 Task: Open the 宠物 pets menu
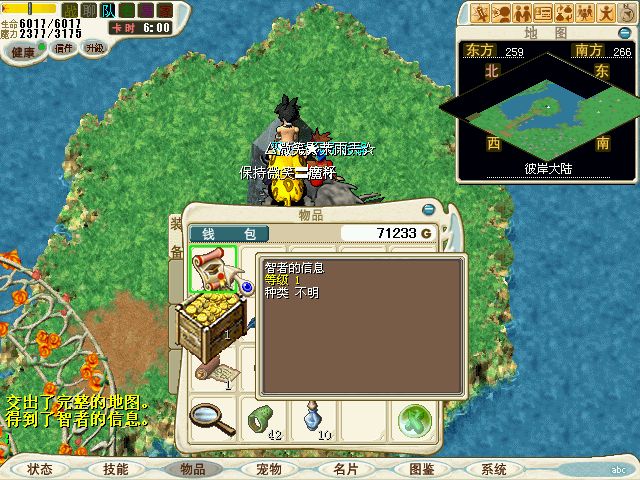click(x=268, y=469)
